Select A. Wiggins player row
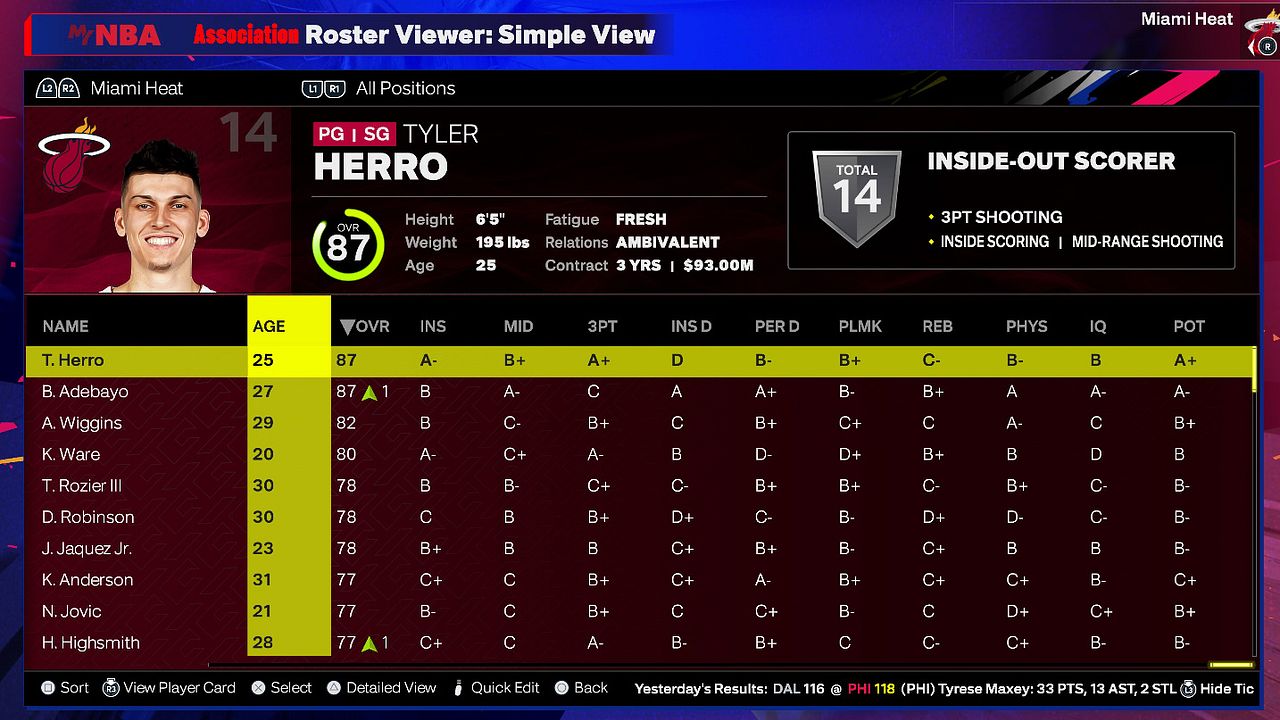 tap(82, 423)
